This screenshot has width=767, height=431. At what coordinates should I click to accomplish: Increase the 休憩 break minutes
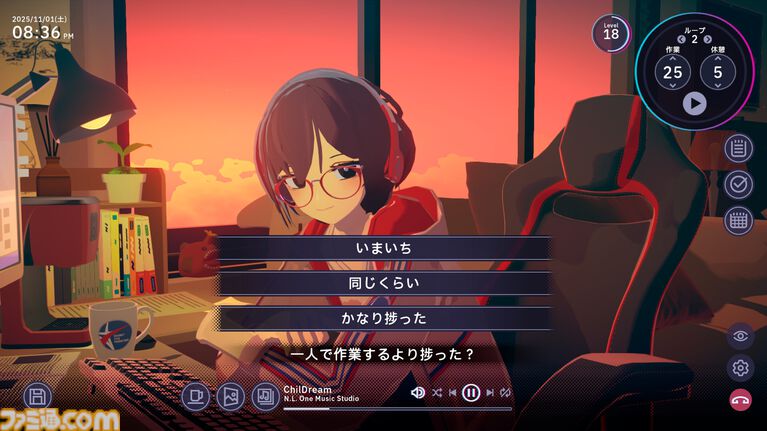717,58
